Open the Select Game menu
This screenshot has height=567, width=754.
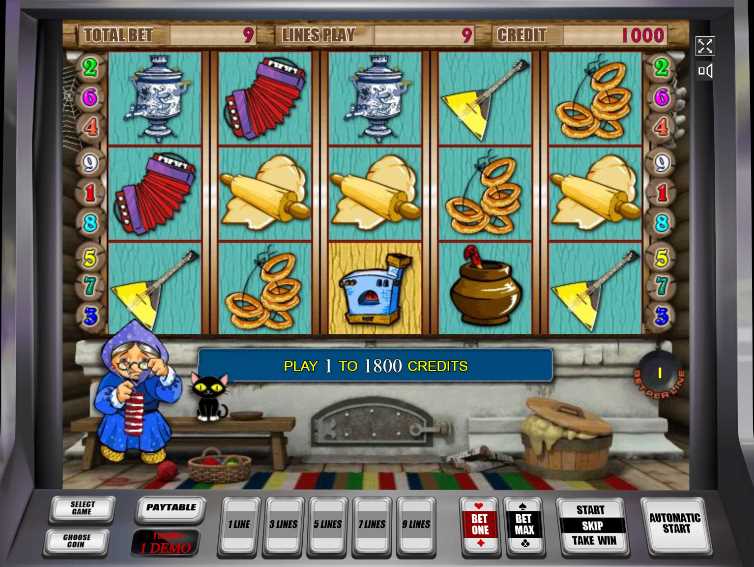(81, 510)
